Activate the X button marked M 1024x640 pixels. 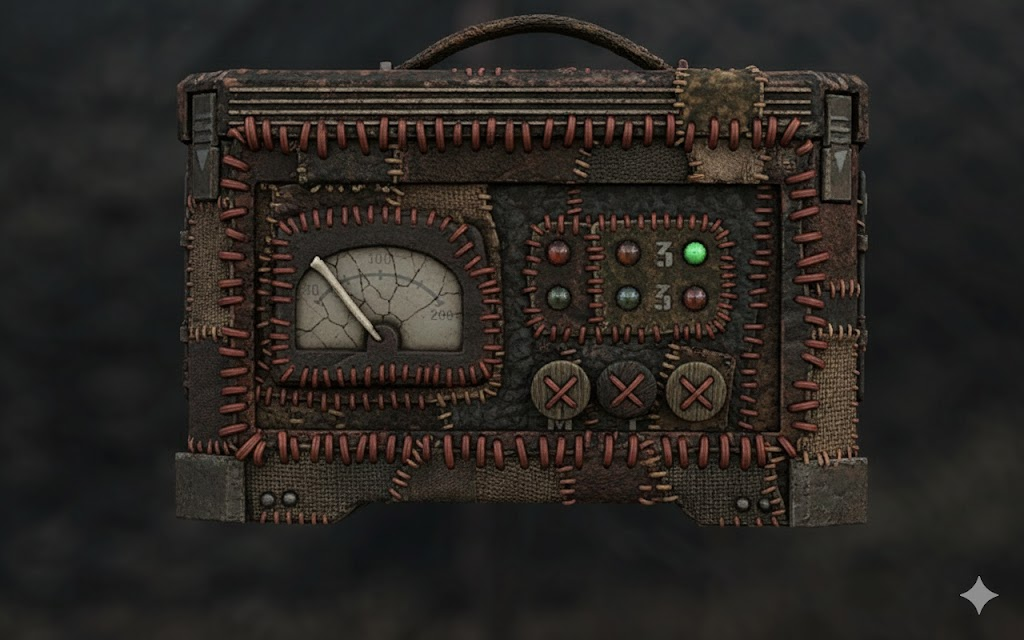point(560,390)
